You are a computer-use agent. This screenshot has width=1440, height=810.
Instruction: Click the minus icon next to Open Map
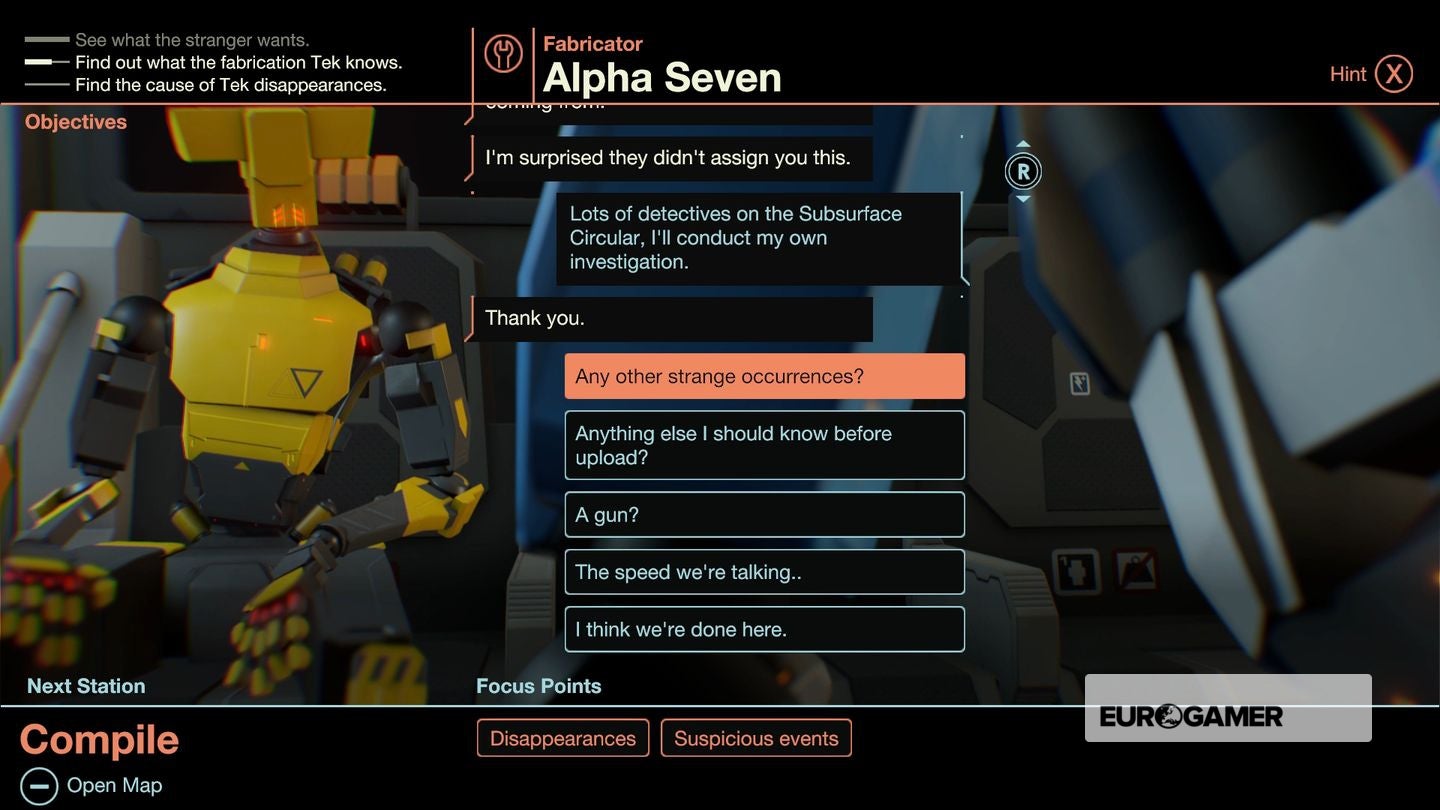[37, 784]
